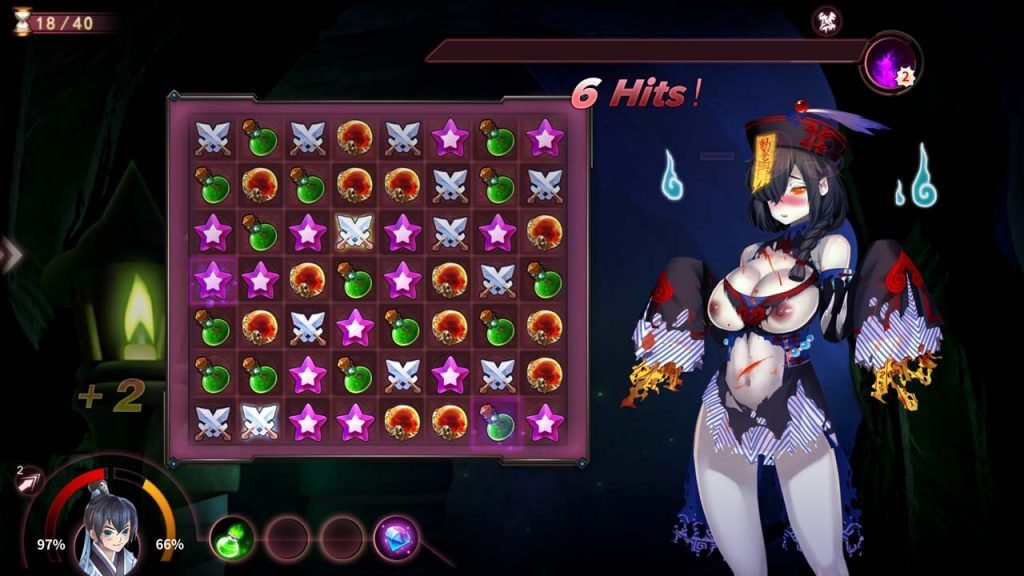1024x576 pixels.
Task: Activate the green potion skill below the board
Action: tap(231, 539)
